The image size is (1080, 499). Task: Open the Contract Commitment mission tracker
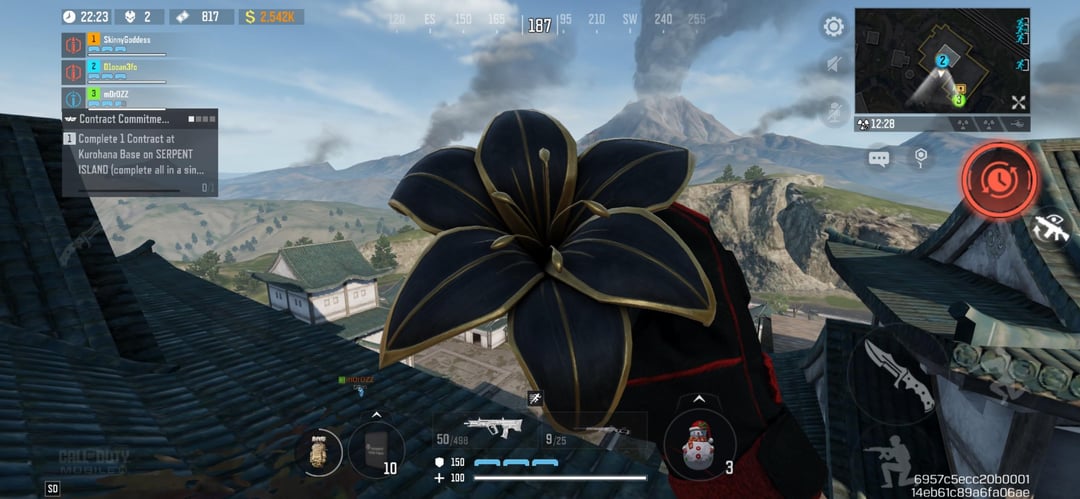[140, 118]
